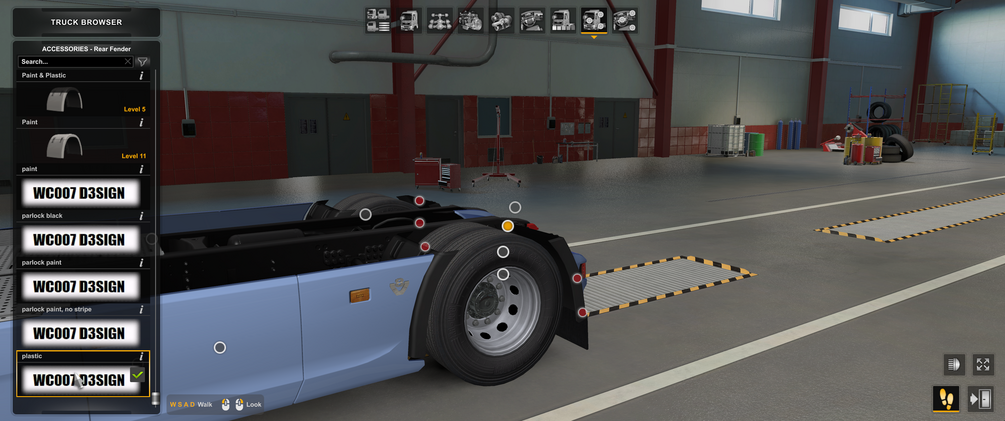Select the parlock black fender
This screenshot has width=1005, height=421.
pyautogui.click(x=80, y=240)
